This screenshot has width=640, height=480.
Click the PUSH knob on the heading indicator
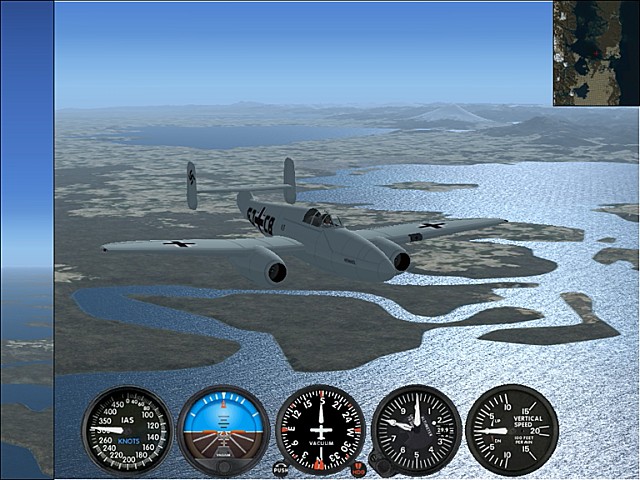coord(281,468)
